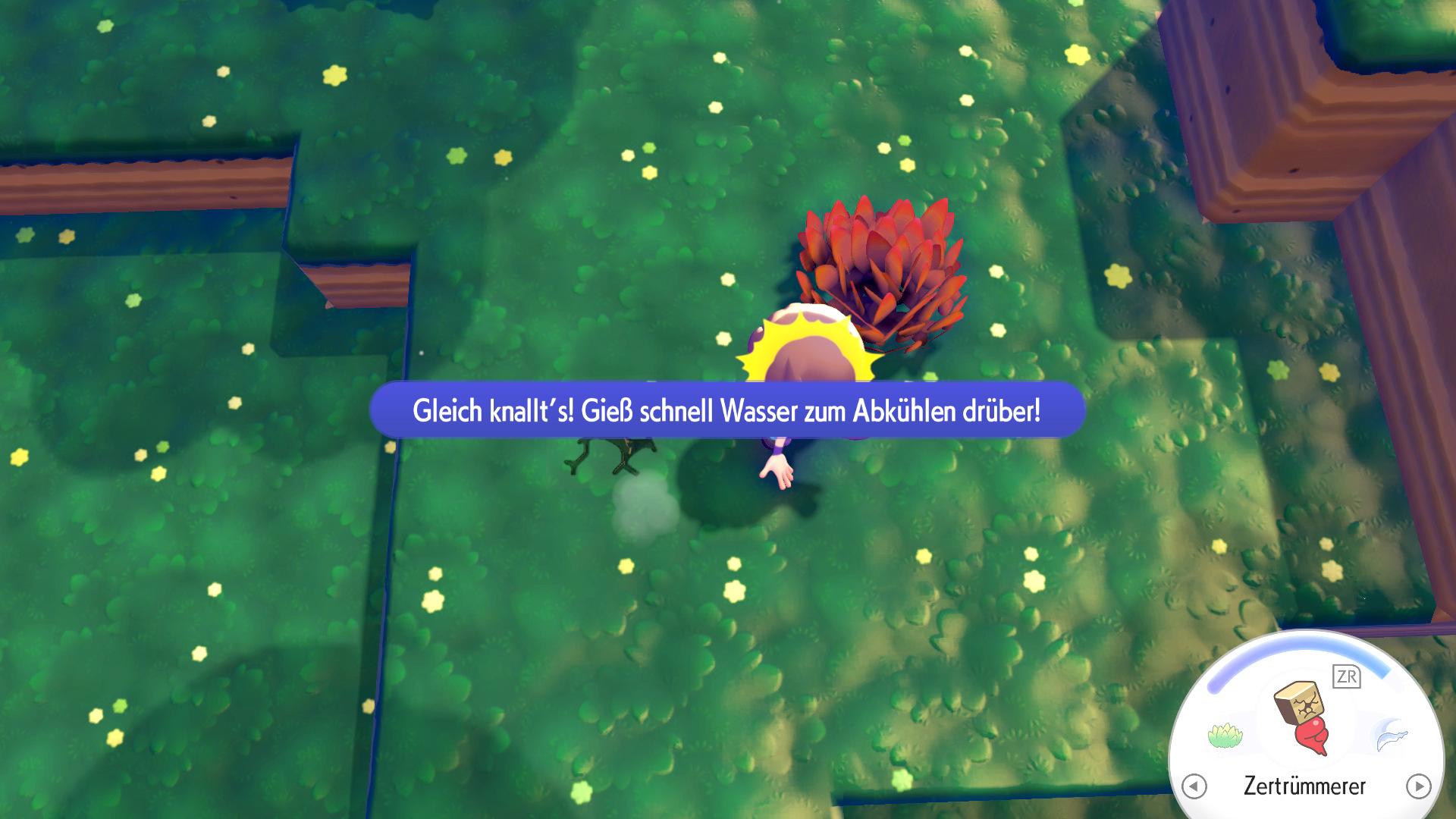Select the green leafy bush ability
Viewport: 1456px width, 819px height.
click(1225, 735)
